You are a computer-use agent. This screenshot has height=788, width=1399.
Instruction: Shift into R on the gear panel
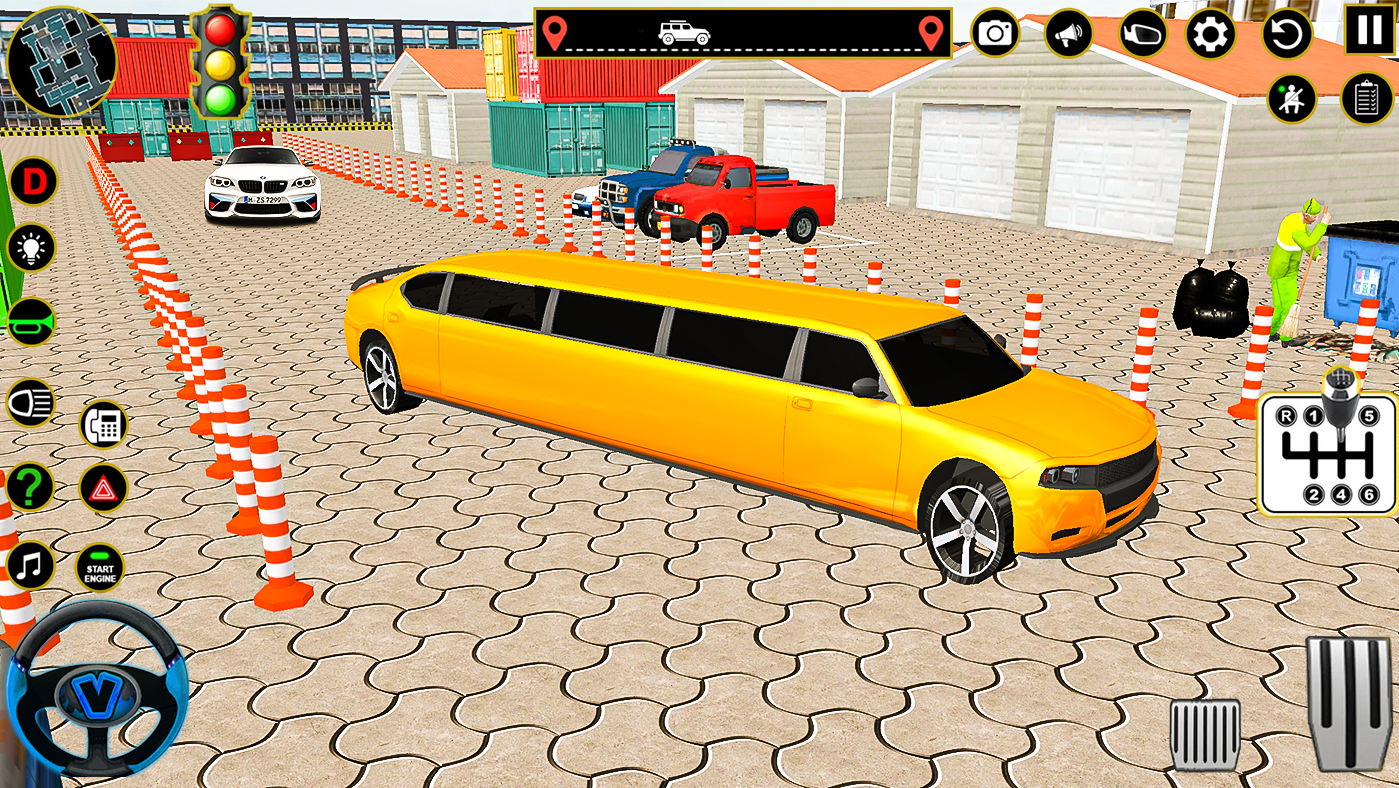tap(1287, 415)
